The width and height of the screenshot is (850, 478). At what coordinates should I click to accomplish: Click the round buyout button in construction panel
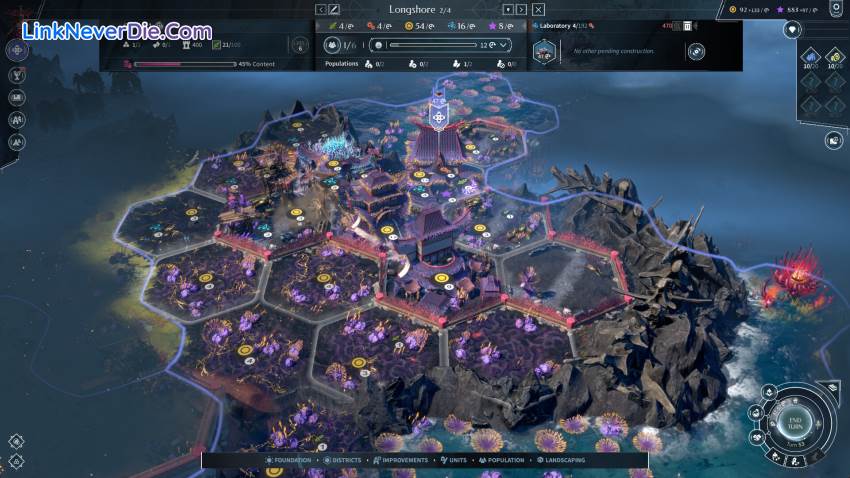click(696, 51)
